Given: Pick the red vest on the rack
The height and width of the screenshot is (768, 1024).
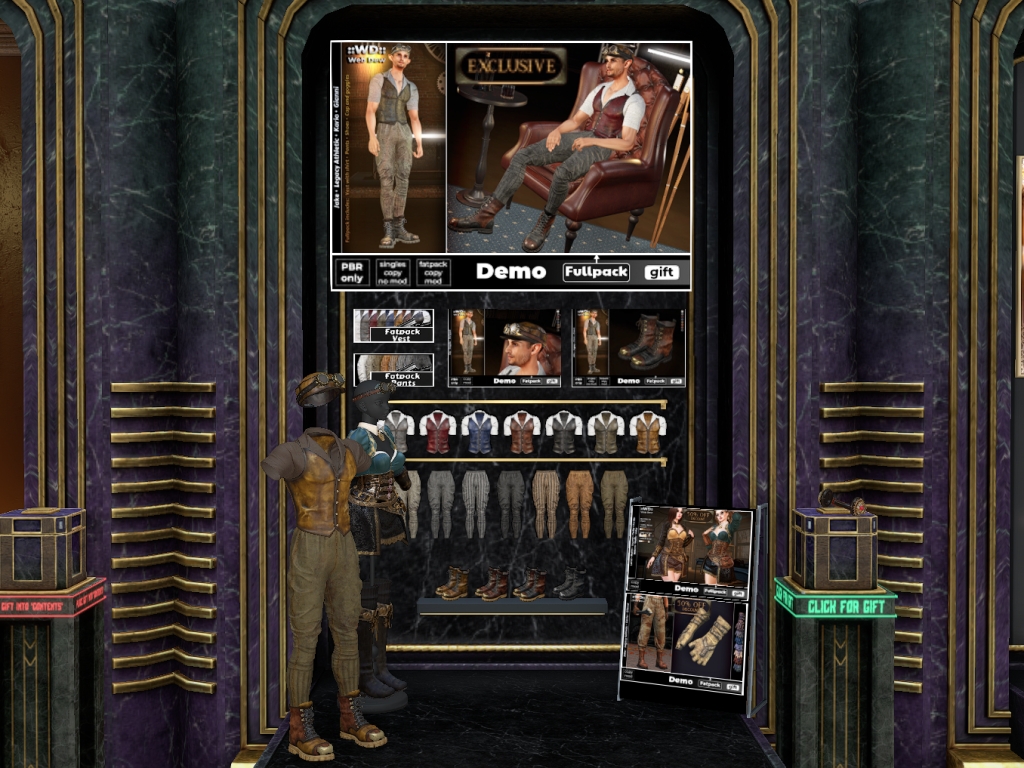Looking at the screenshot, I should tap(438, 431).
